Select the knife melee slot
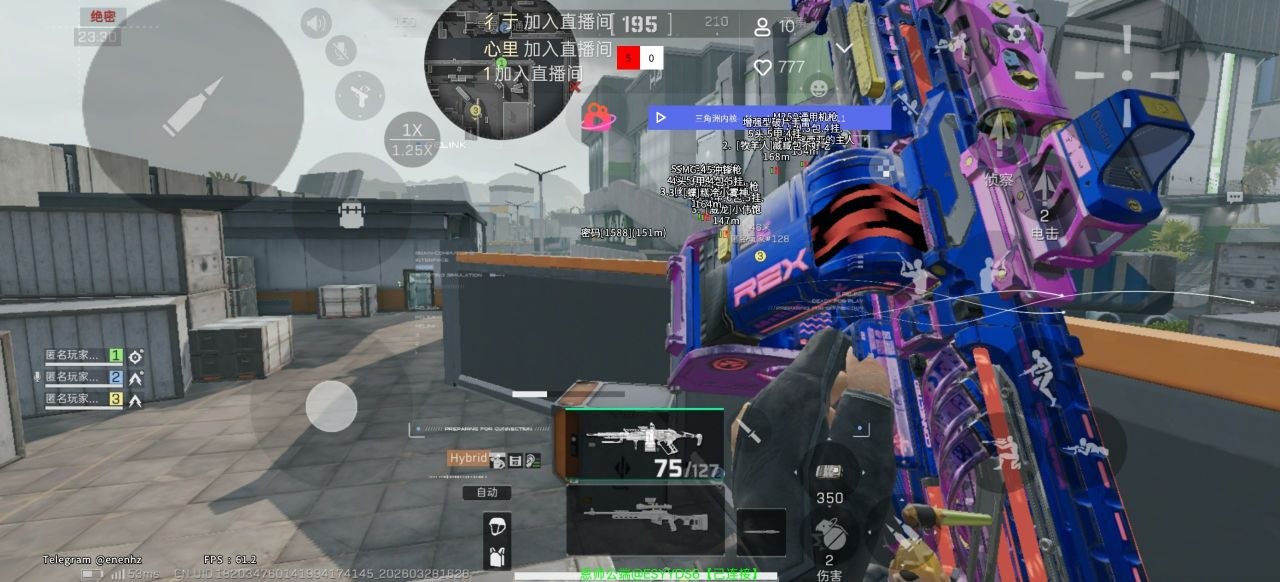This screenshot has height=582, width=1280. click(x=761, y=532)
